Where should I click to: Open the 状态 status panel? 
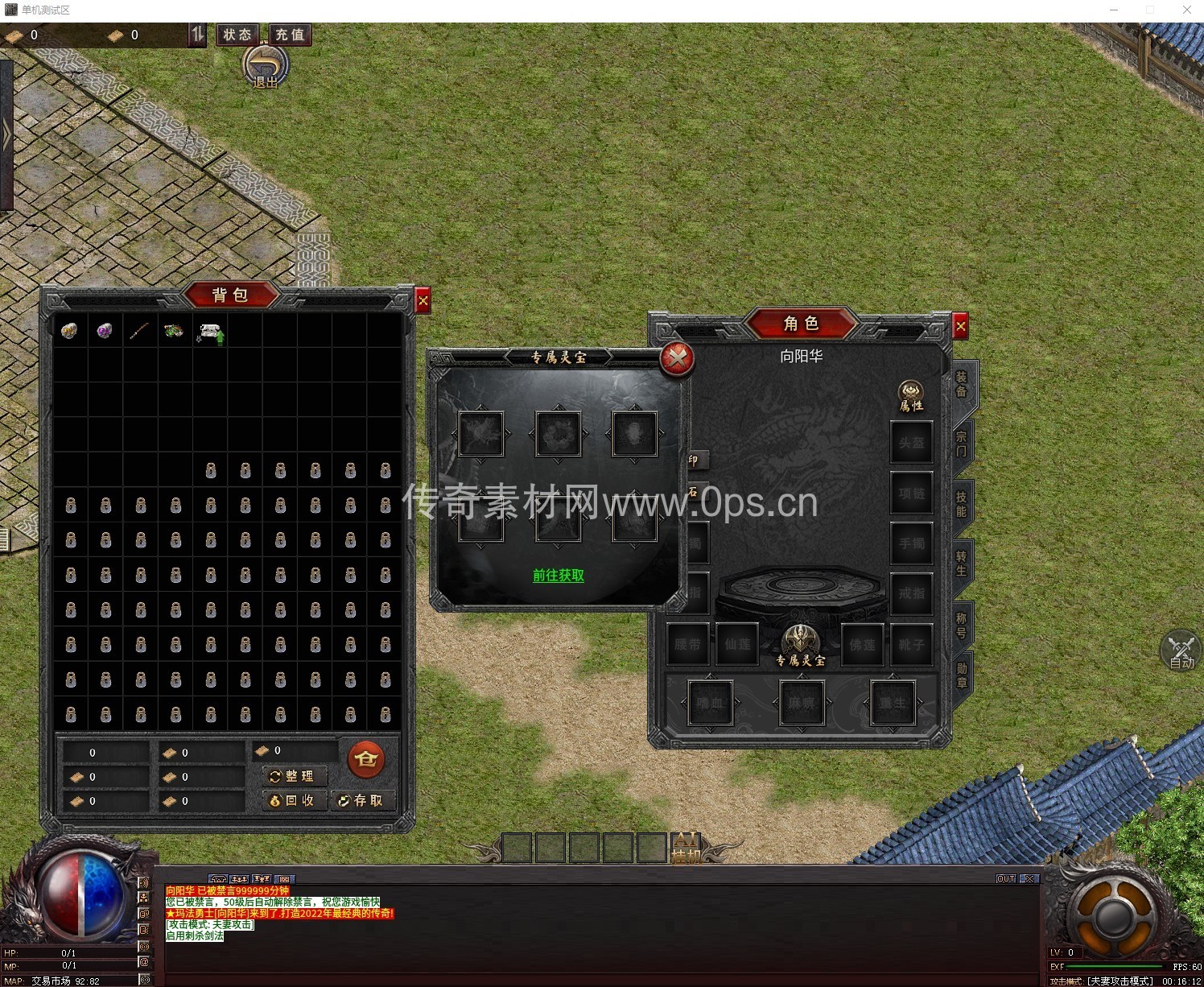pos(237,35)
